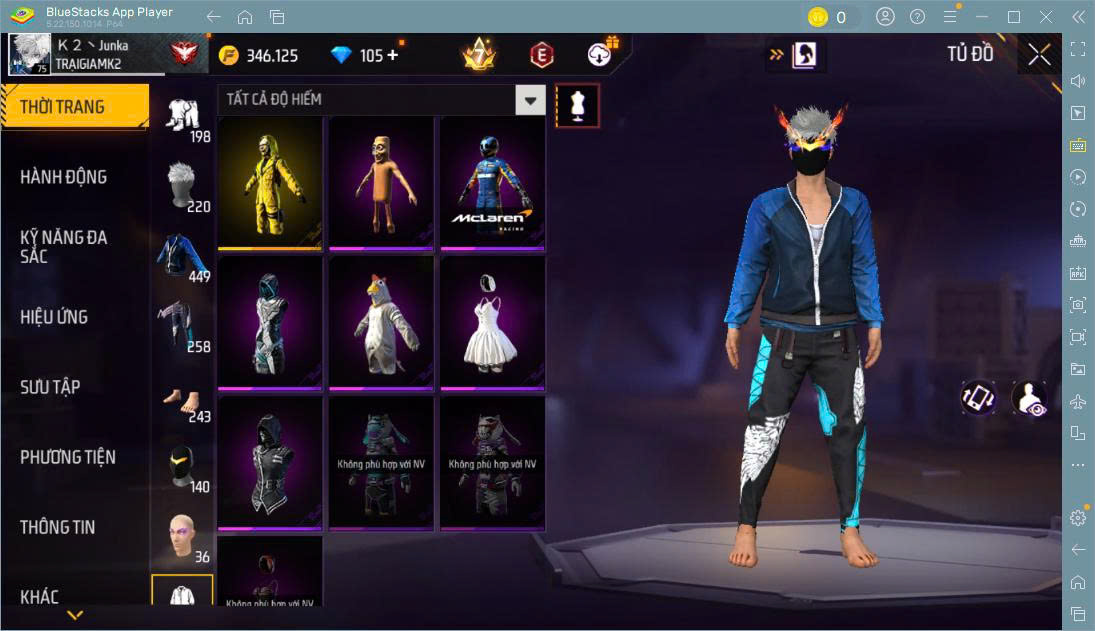Image resolution: width=1095 pixels, height=631 pixels.
Task: Open the Tất Cả Độ Hiếm dropdown
Action: 530,100
